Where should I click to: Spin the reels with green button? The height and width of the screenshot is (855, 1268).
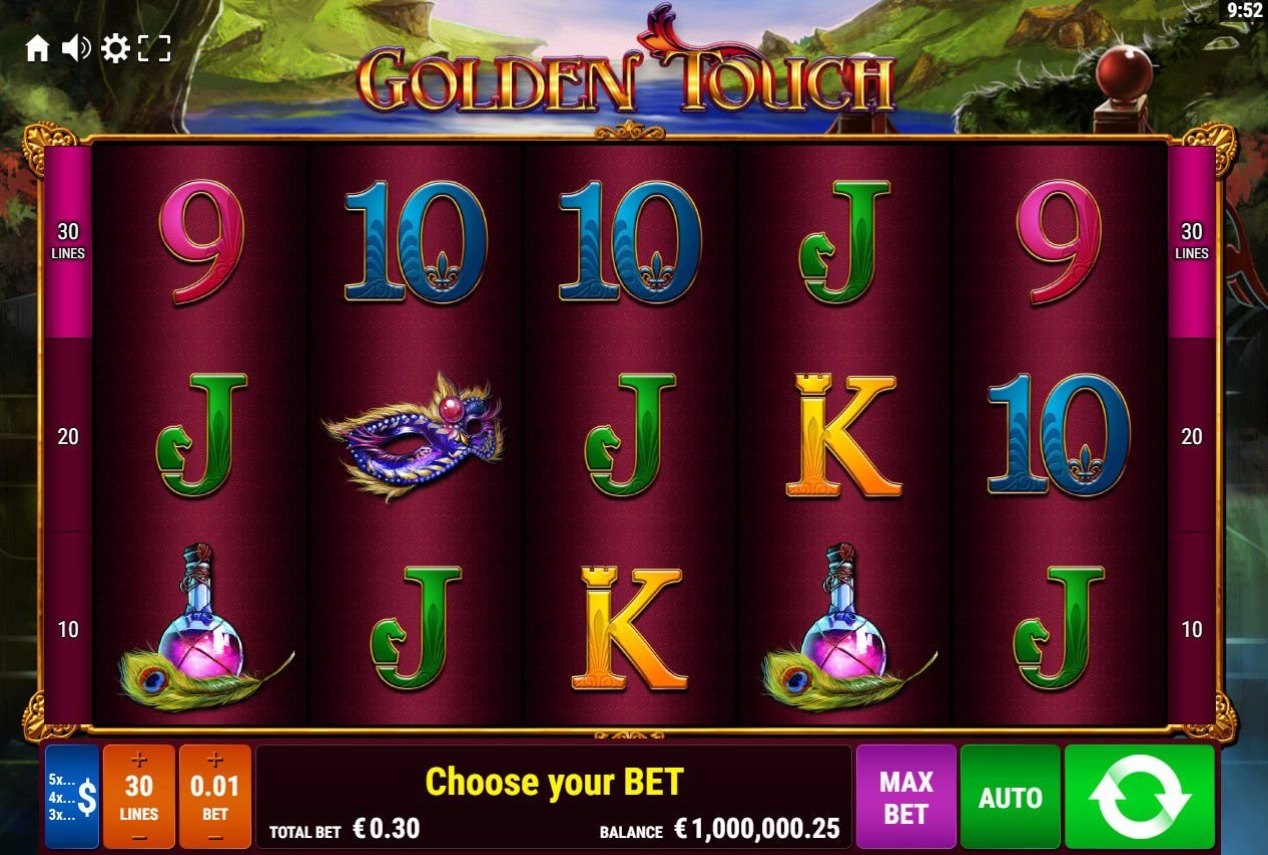click(1139, 797)
